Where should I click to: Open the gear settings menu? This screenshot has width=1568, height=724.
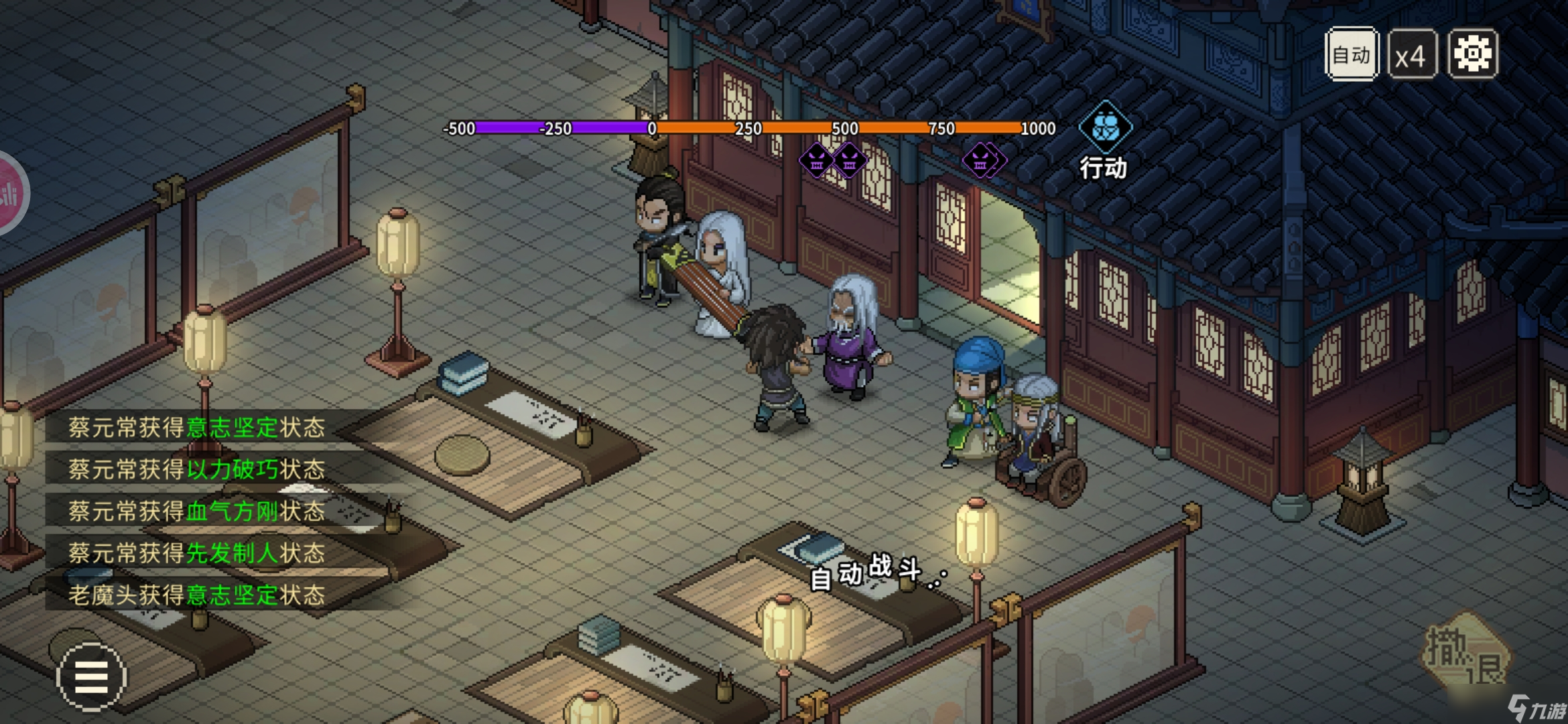coord(1472,54)
